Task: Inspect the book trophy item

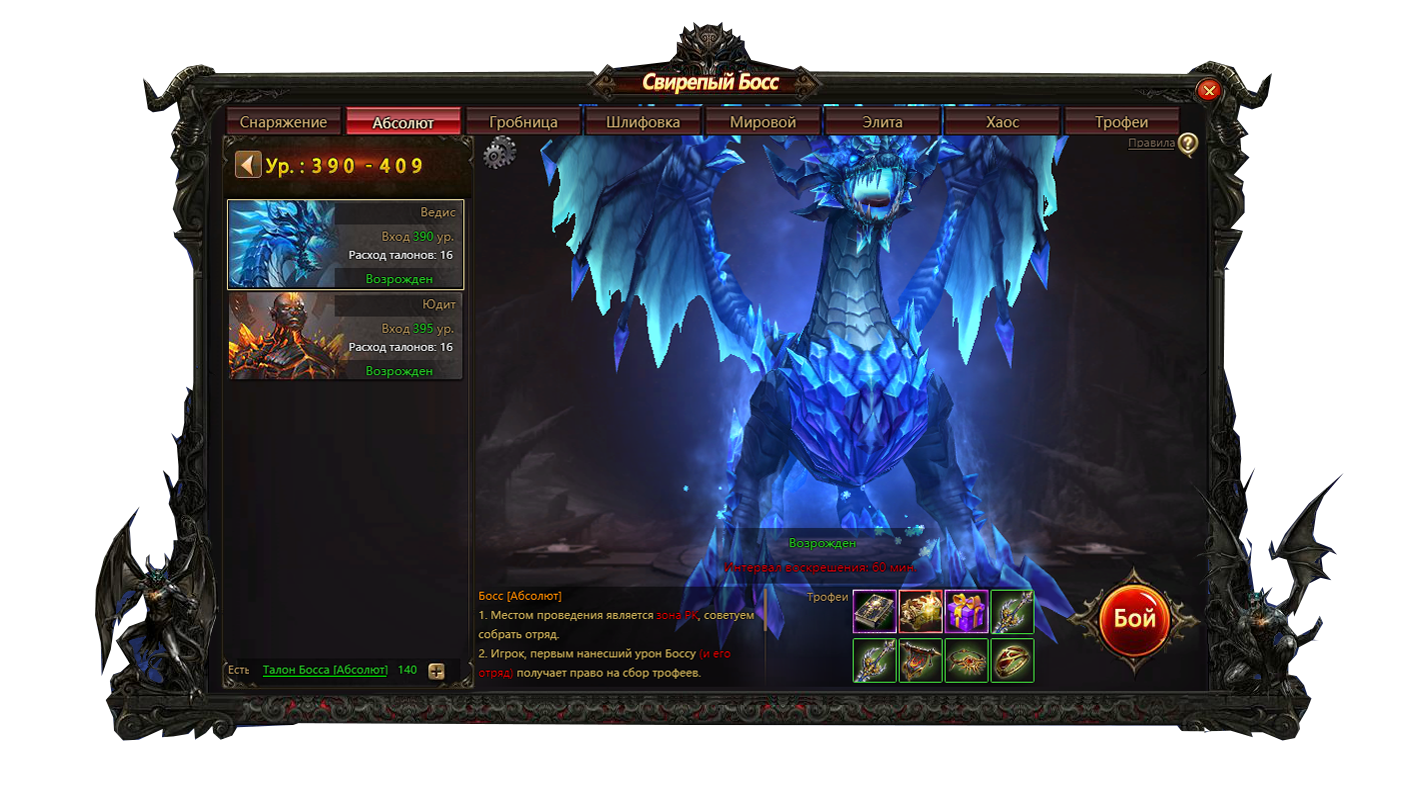Action: [874, 611]
